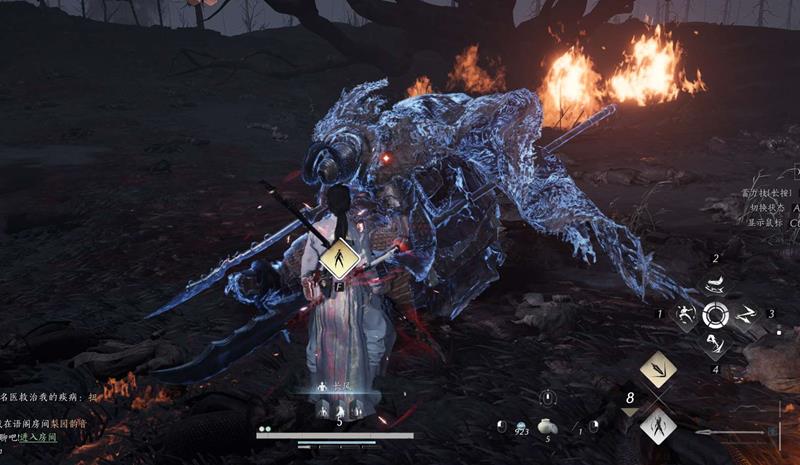800x465 pixels.
Task: Trigger the zigzag dash skill in slot 3
Action: point(745,314)
